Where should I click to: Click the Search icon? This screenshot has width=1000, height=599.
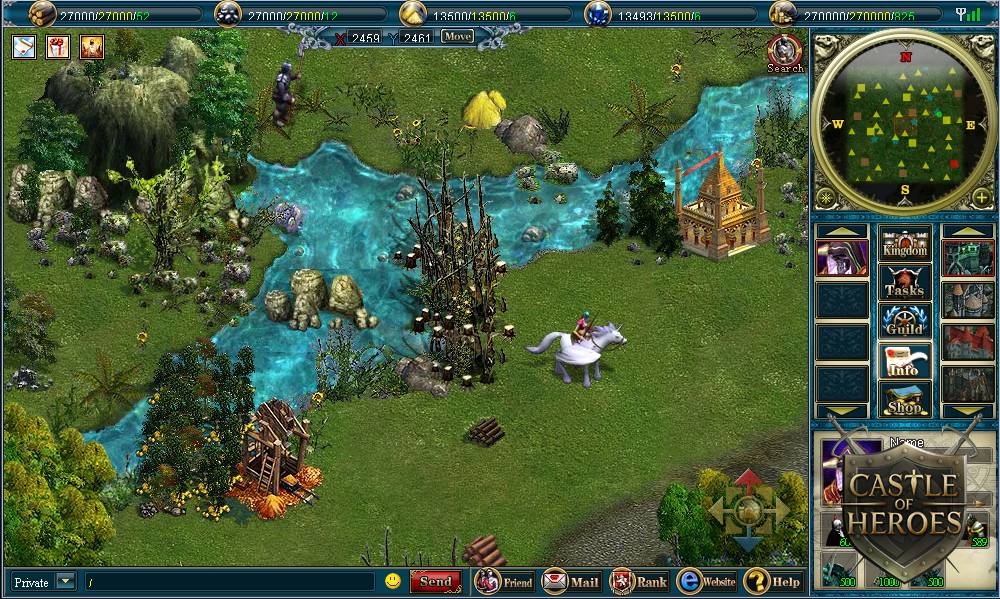[x=785, y=53]
